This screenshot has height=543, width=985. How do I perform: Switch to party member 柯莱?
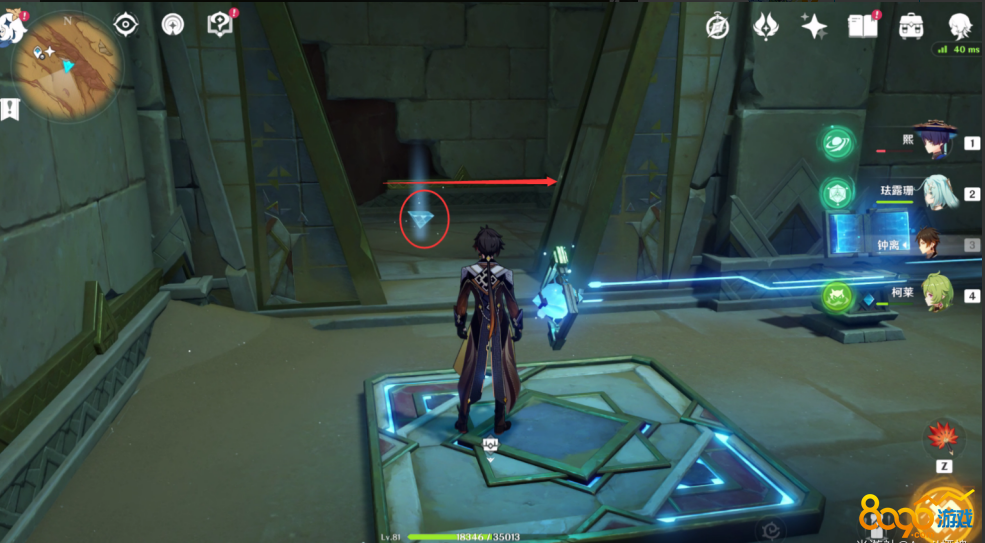938,293
